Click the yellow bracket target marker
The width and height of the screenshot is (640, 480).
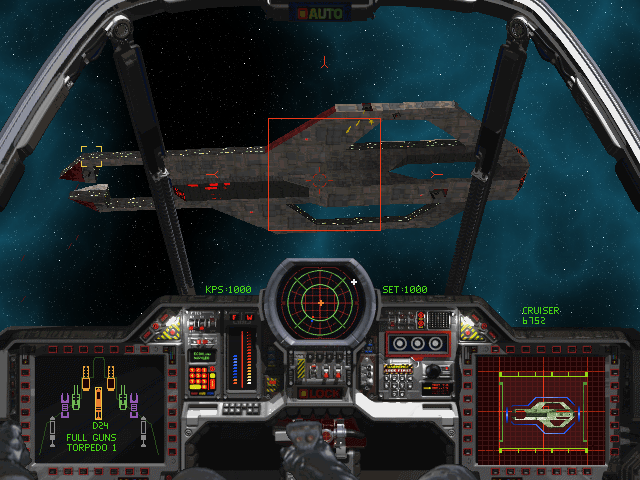(x=91, y=157)
